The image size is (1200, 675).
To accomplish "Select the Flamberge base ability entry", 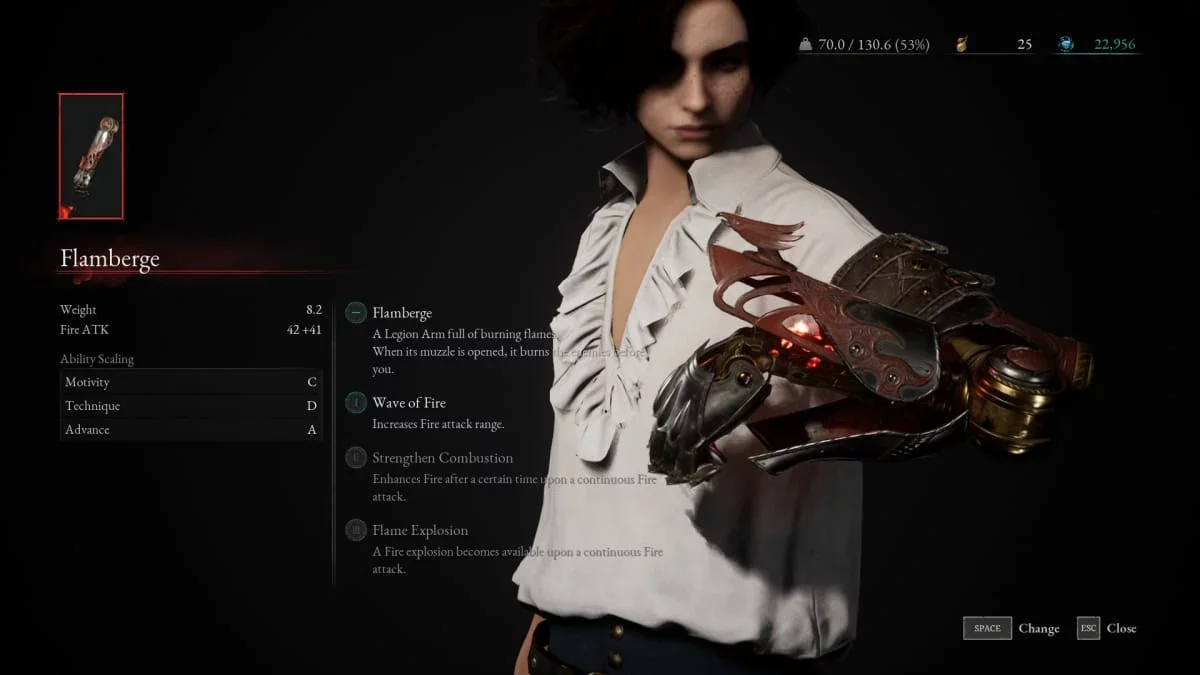I will (x=402, y=313).
